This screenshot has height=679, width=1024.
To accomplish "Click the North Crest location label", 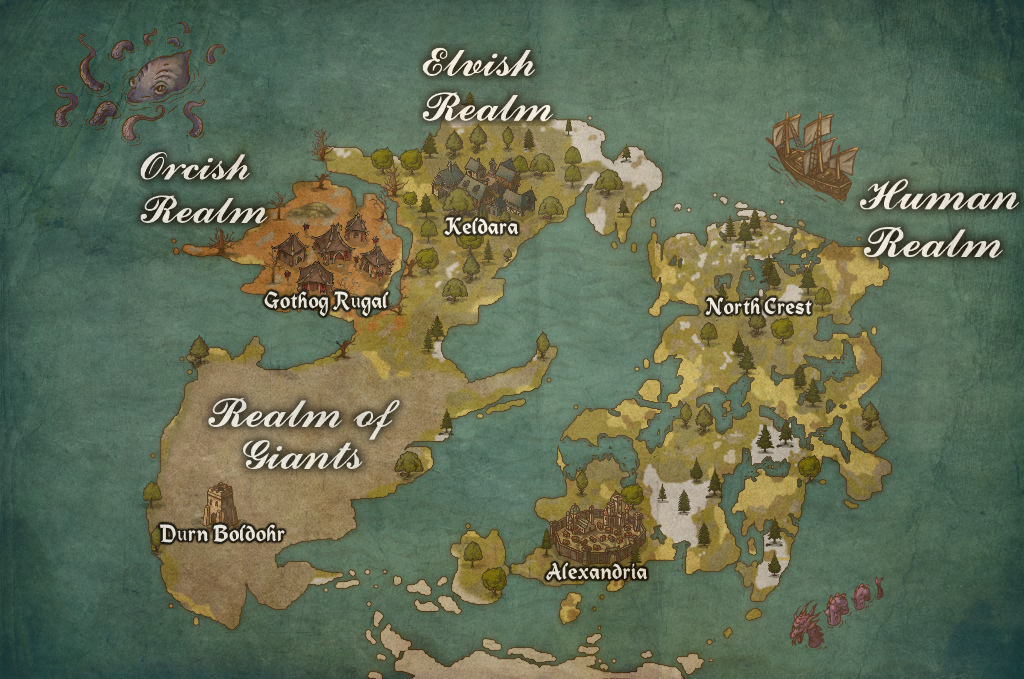I will tap(758, 307).
